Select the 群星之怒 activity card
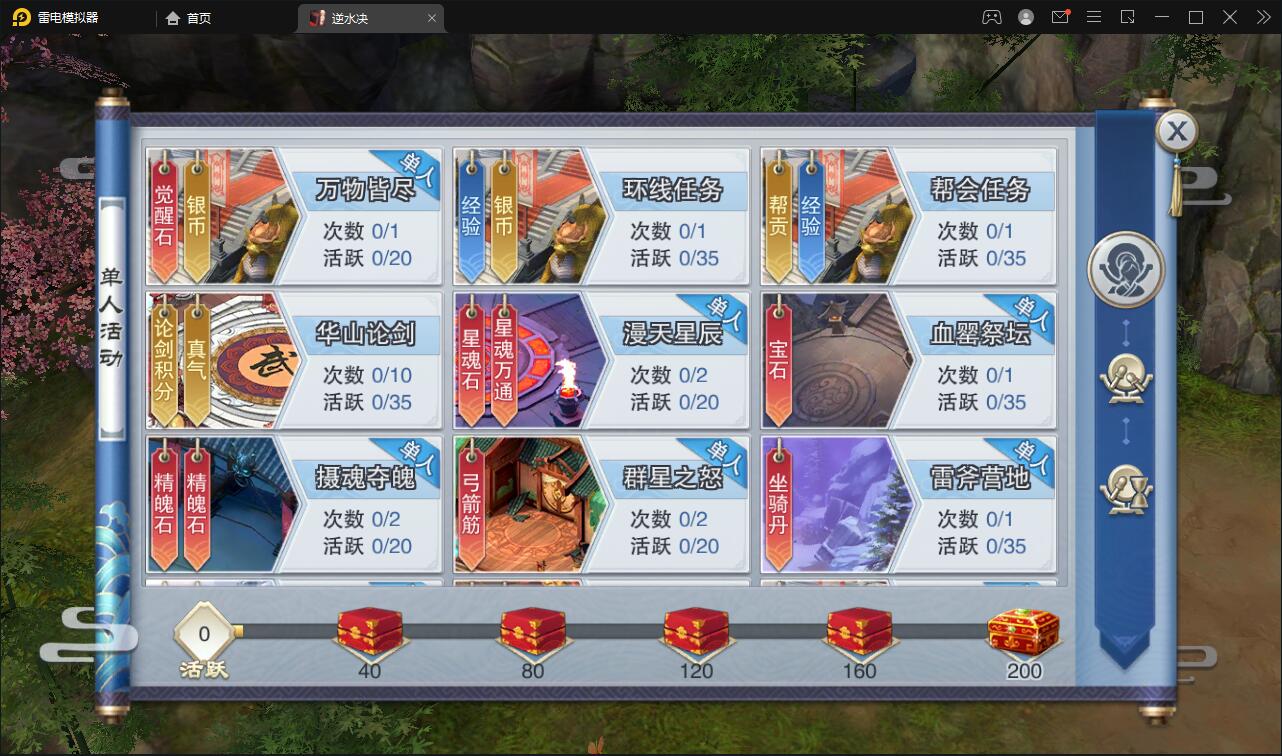This screenshot has width=1282, height=756. pyautogui.click(x=601, y=505)
